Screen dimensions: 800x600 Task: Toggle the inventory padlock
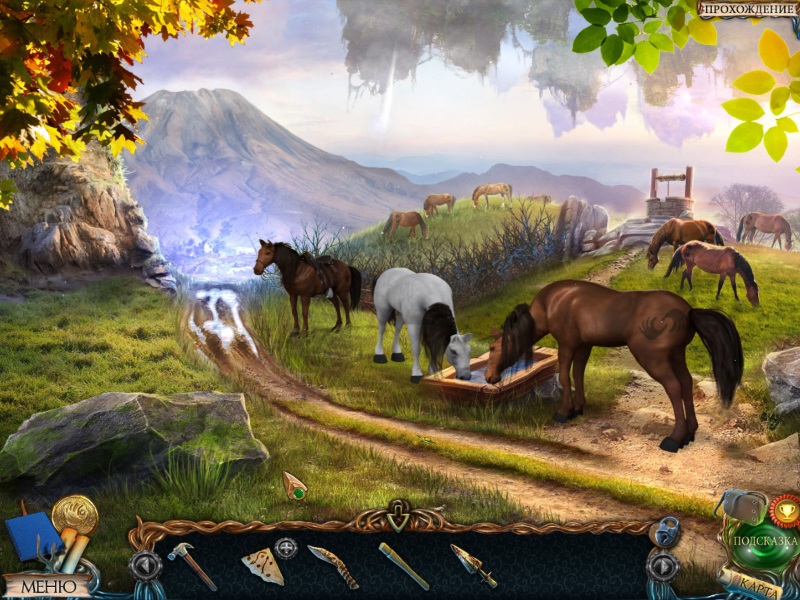pyautogui.click(x=664, y=531)
